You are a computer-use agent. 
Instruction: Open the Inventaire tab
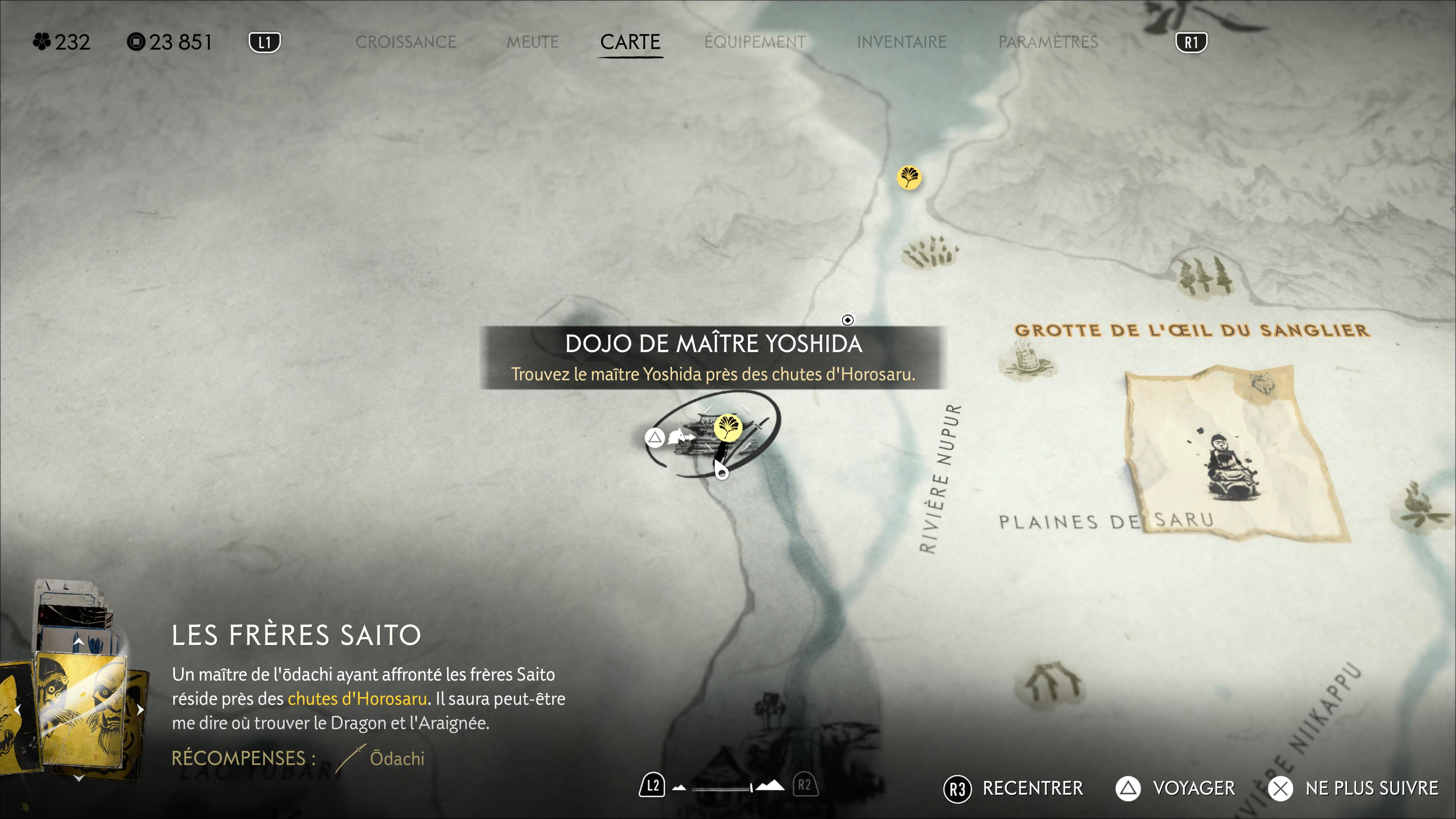click(x=901, y=42)
